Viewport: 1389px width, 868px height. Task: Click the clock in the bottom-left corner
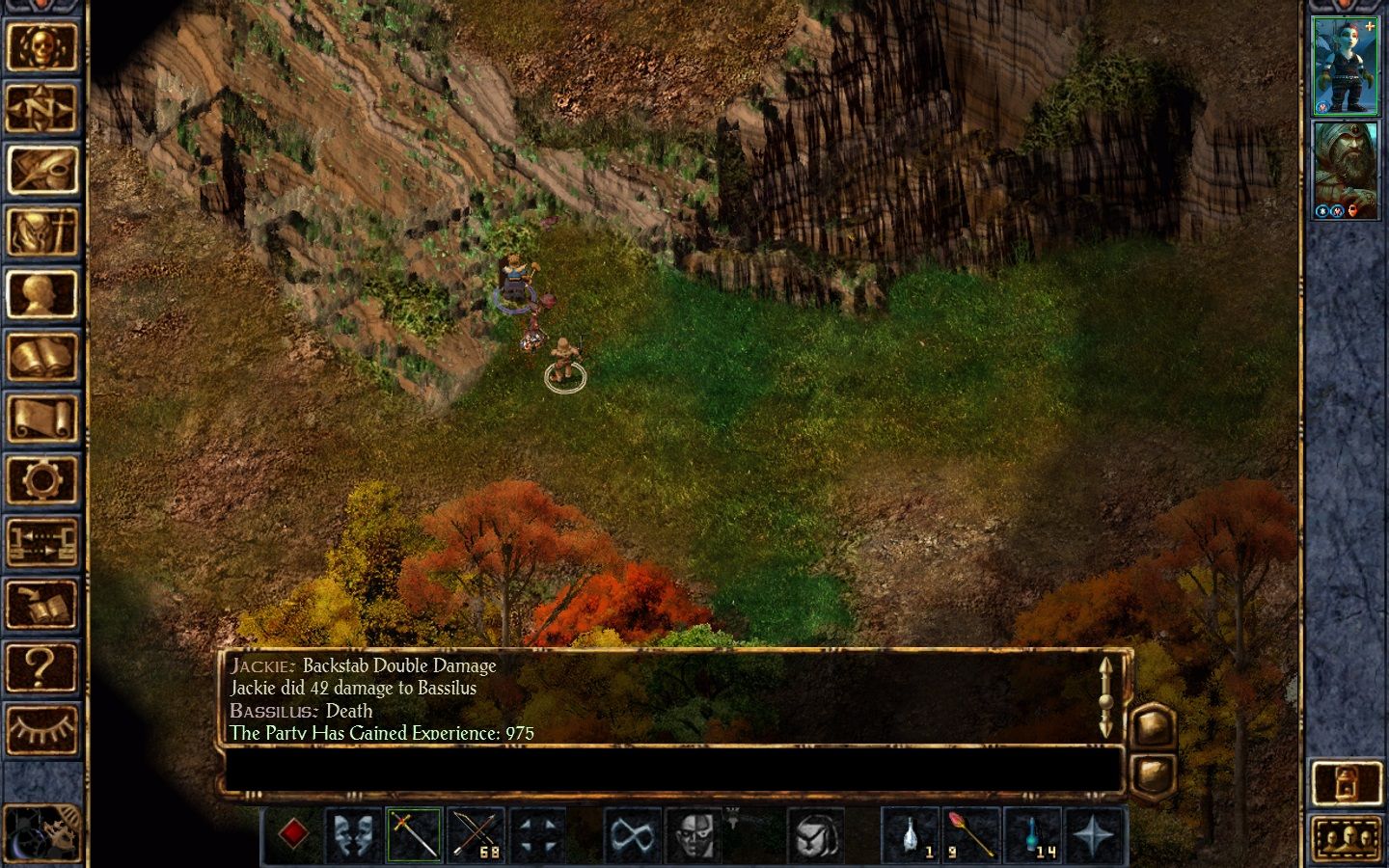(41, 832)
